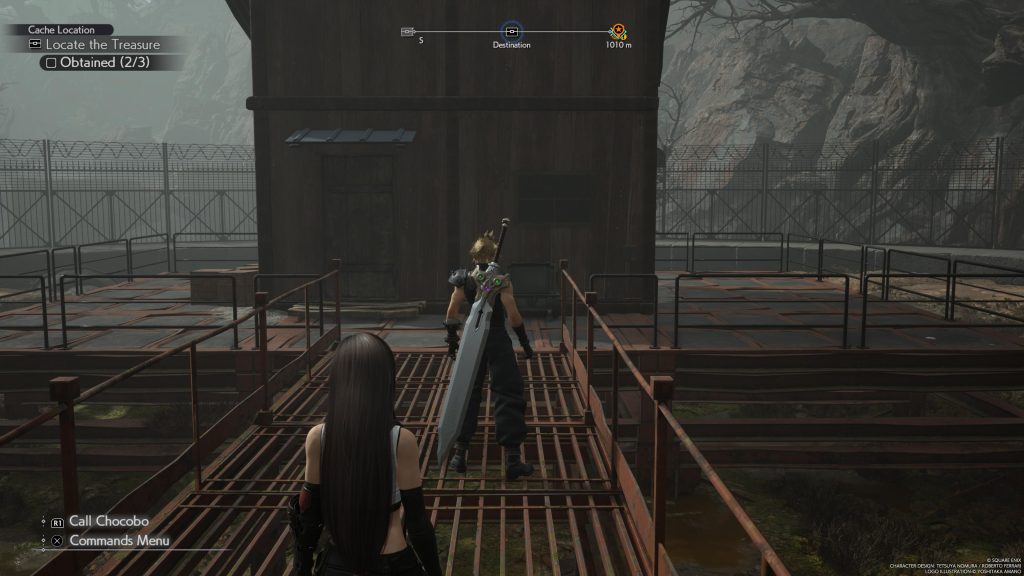
Task: Click the Obtained (2/3) objective checkbox
Action: click(48, 62)
